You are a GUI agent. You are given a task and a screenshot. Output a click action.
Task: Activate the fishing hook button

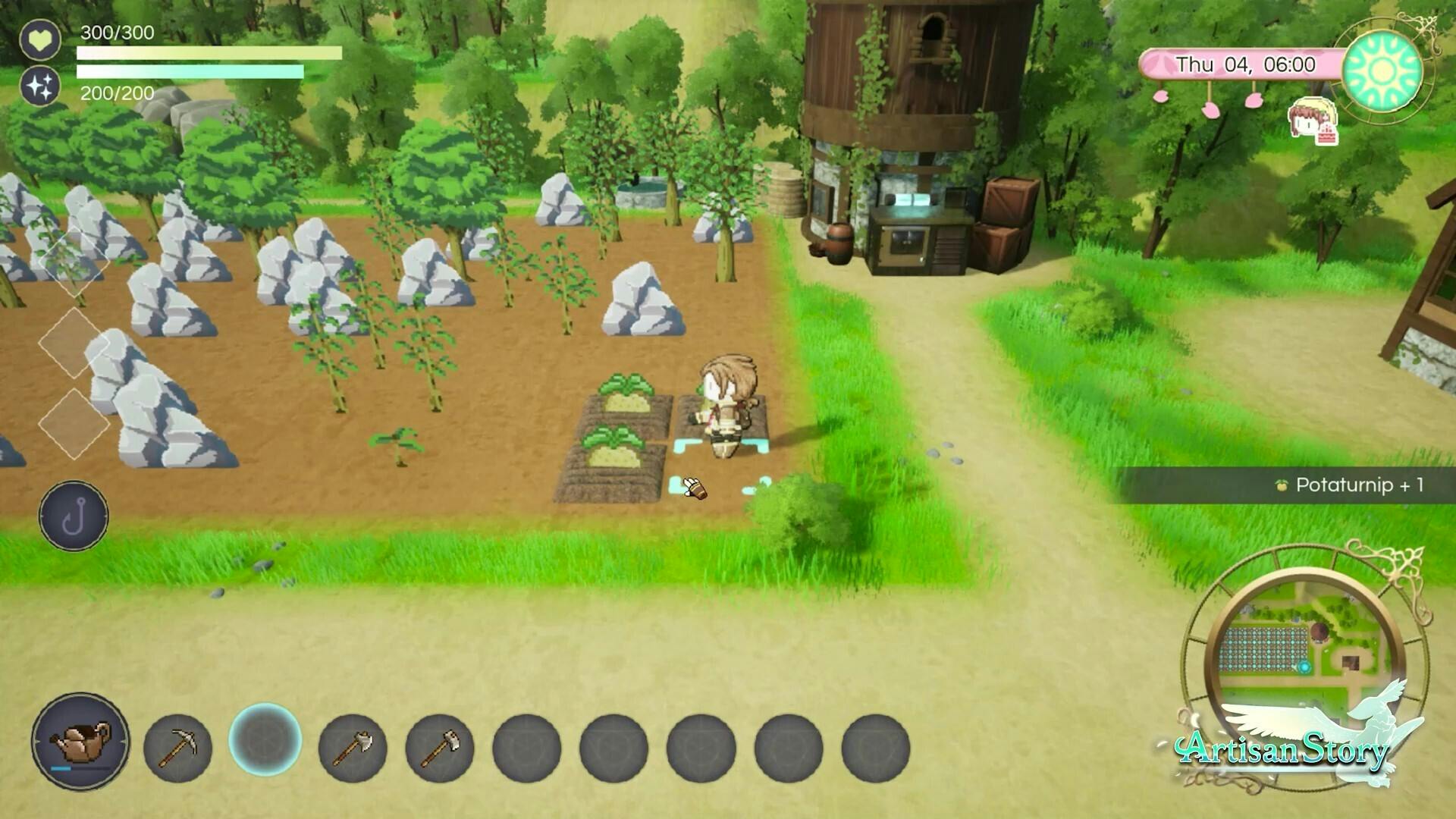pyautogui.click(x=74, y=516)
